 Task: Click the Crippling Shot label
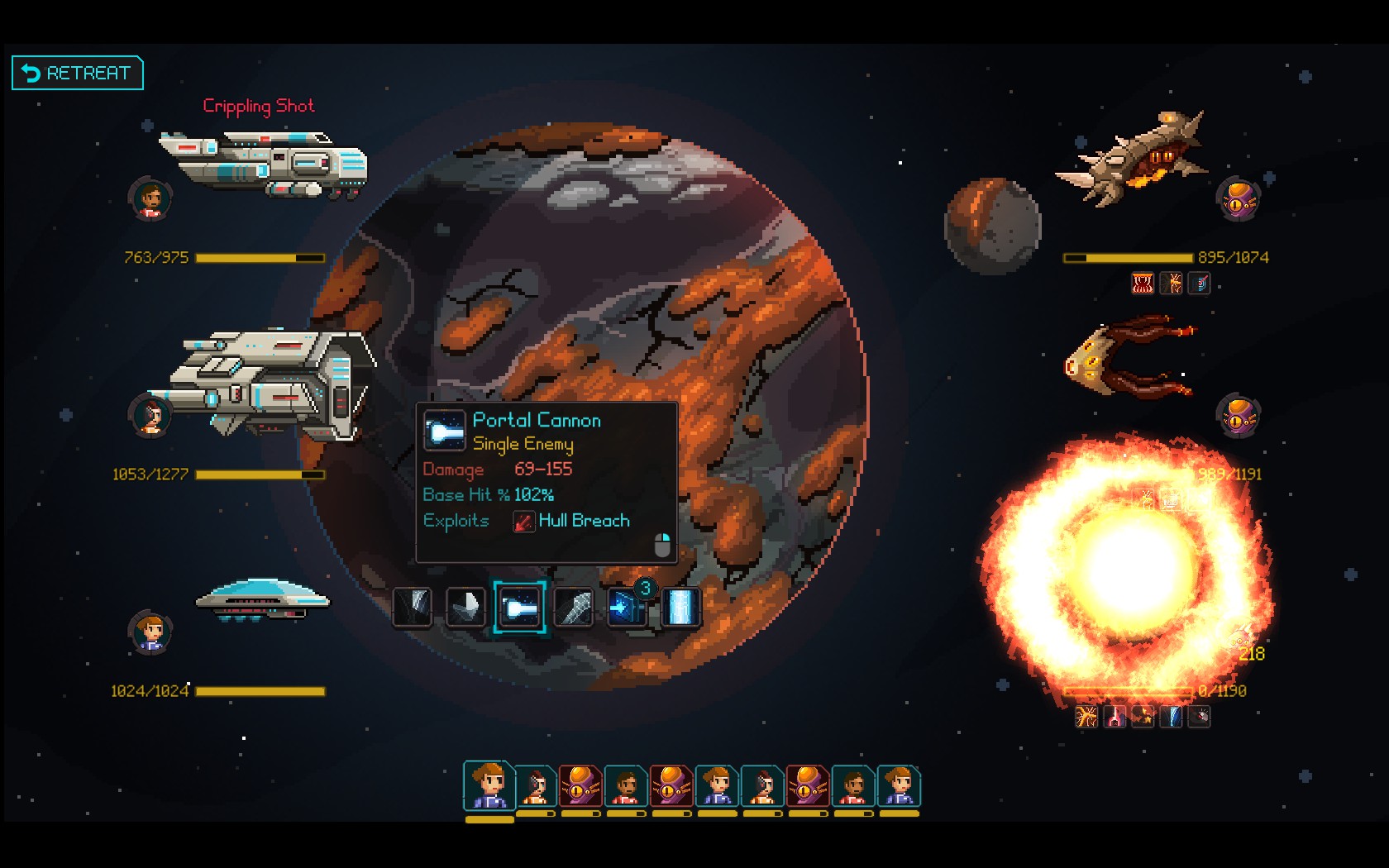click(x=259, y=106)
